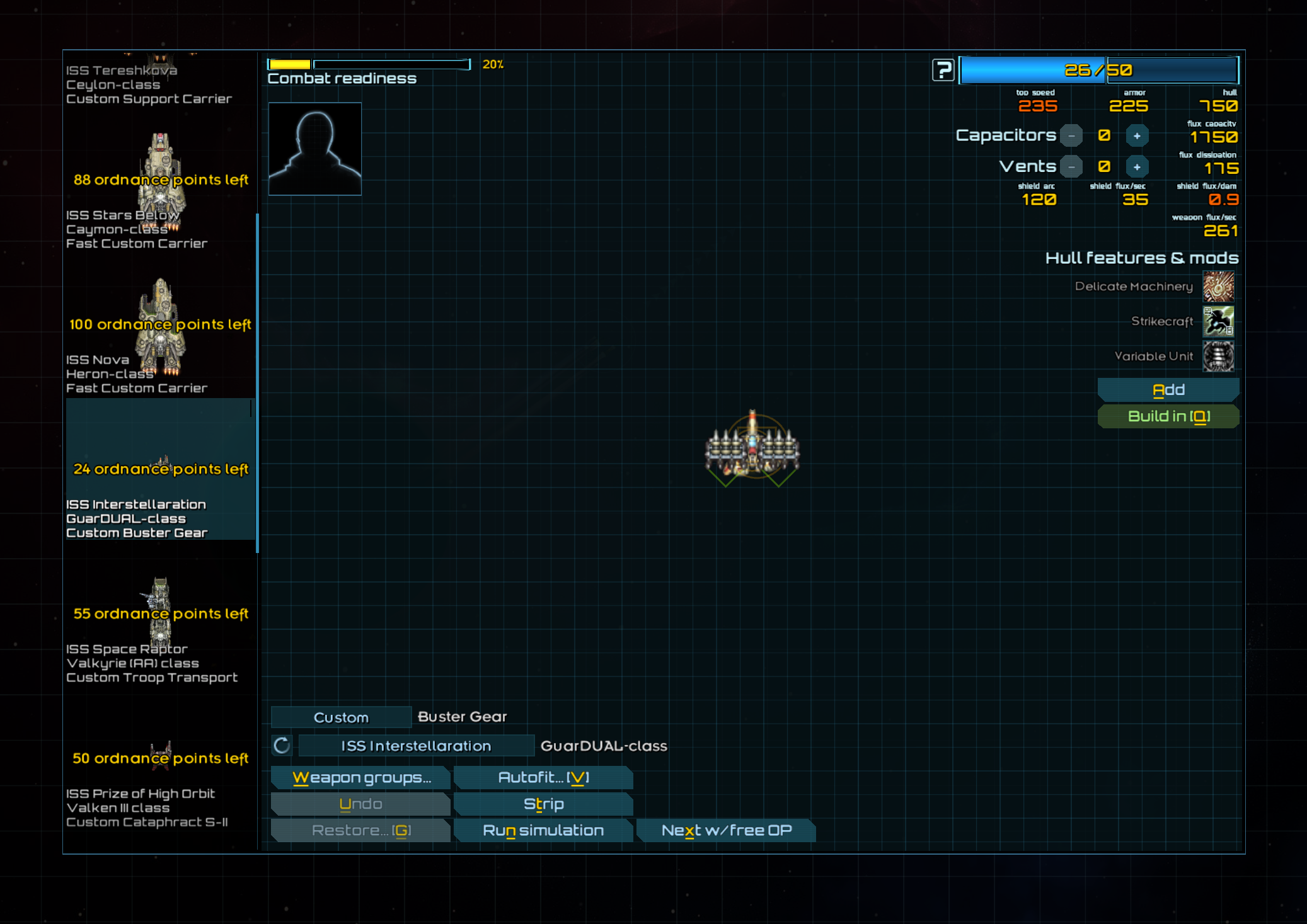Image resolution: width=1307 pixels, height=924 pixels.
Task: Add a new hull mod
Action: coord(1168,390)
